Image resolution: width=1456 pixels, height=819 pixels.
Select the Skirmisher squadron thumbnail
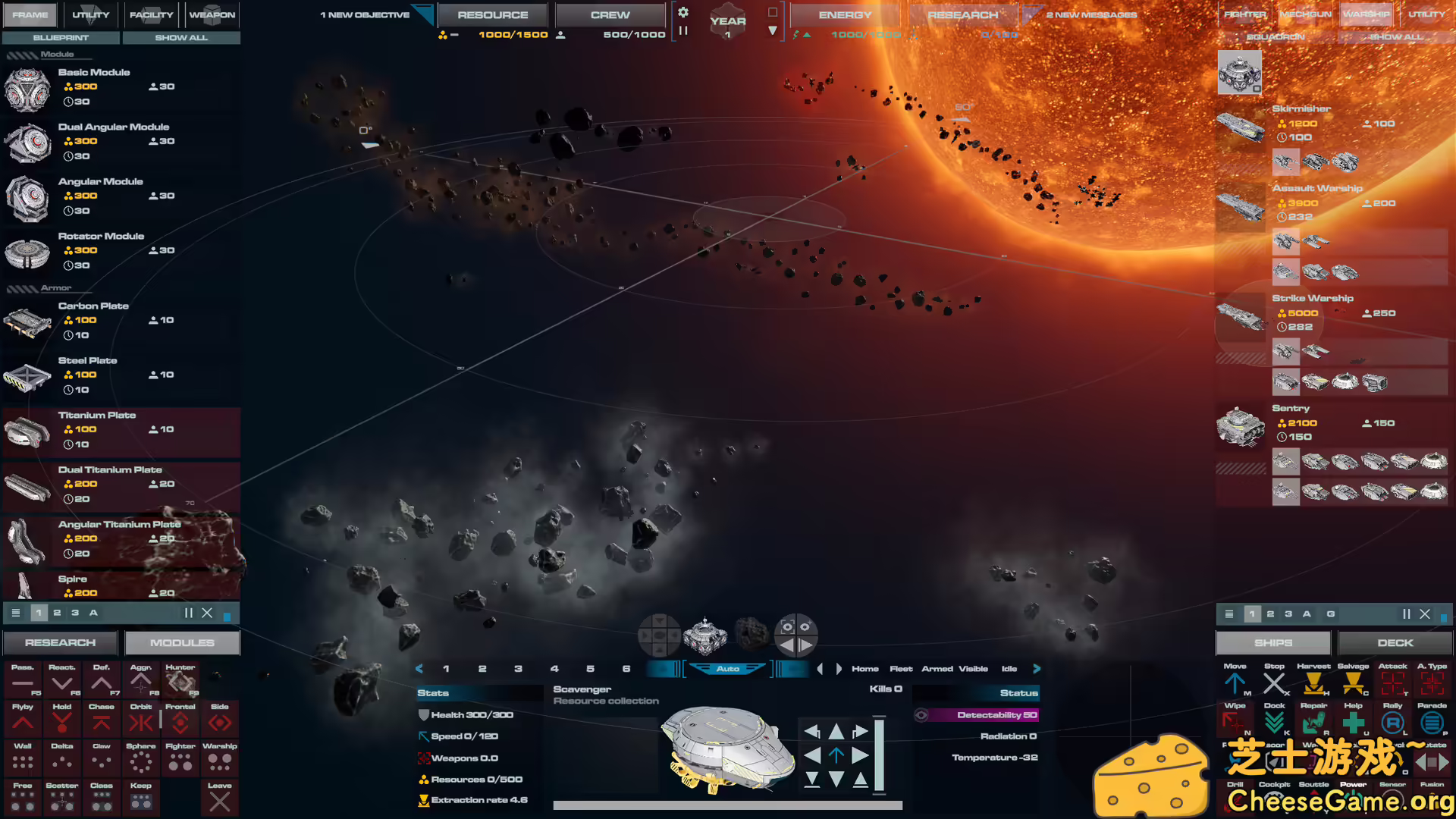[1241, 127]
